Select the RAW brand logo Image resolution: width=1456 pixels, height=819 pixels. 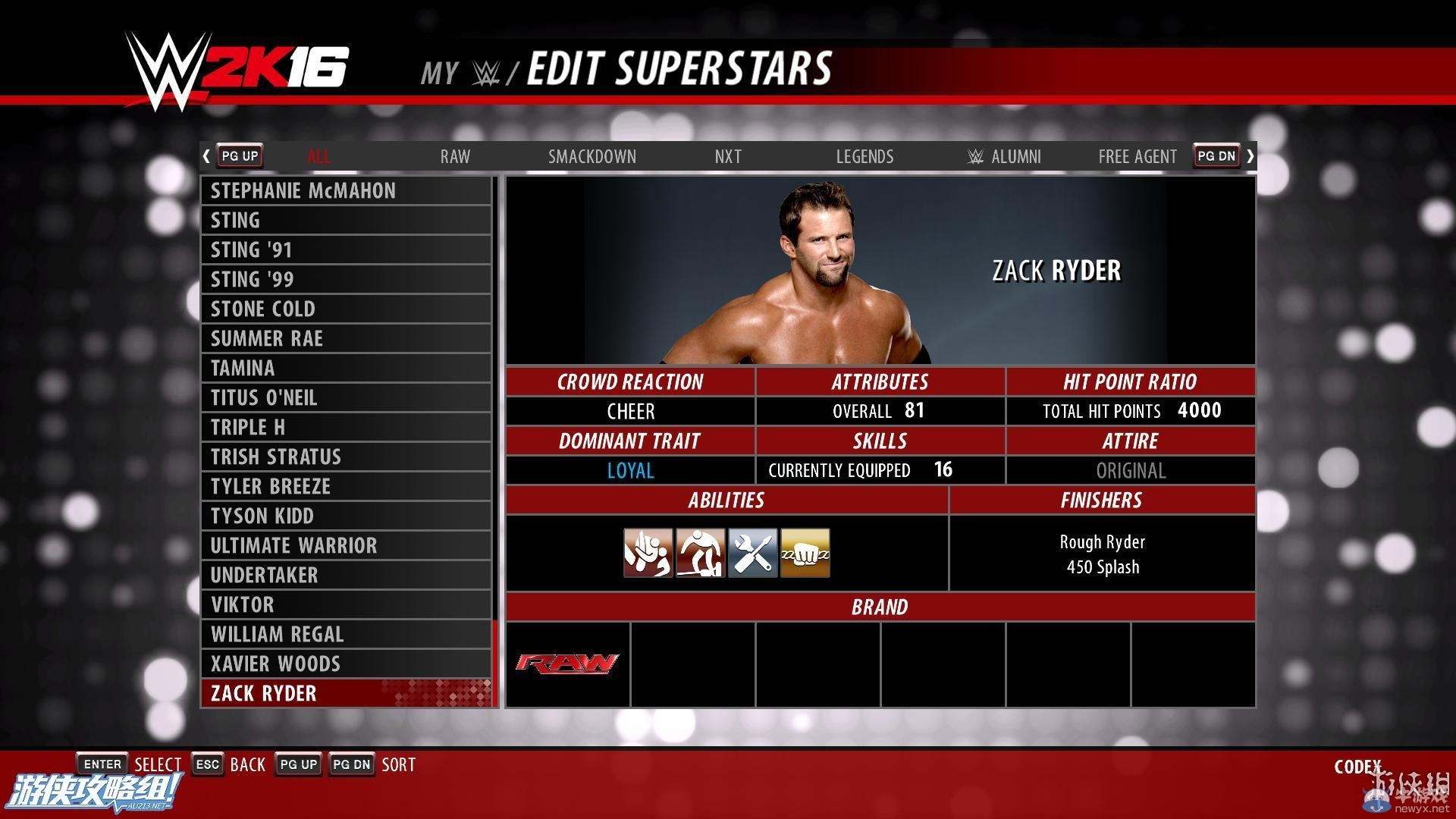566,664
